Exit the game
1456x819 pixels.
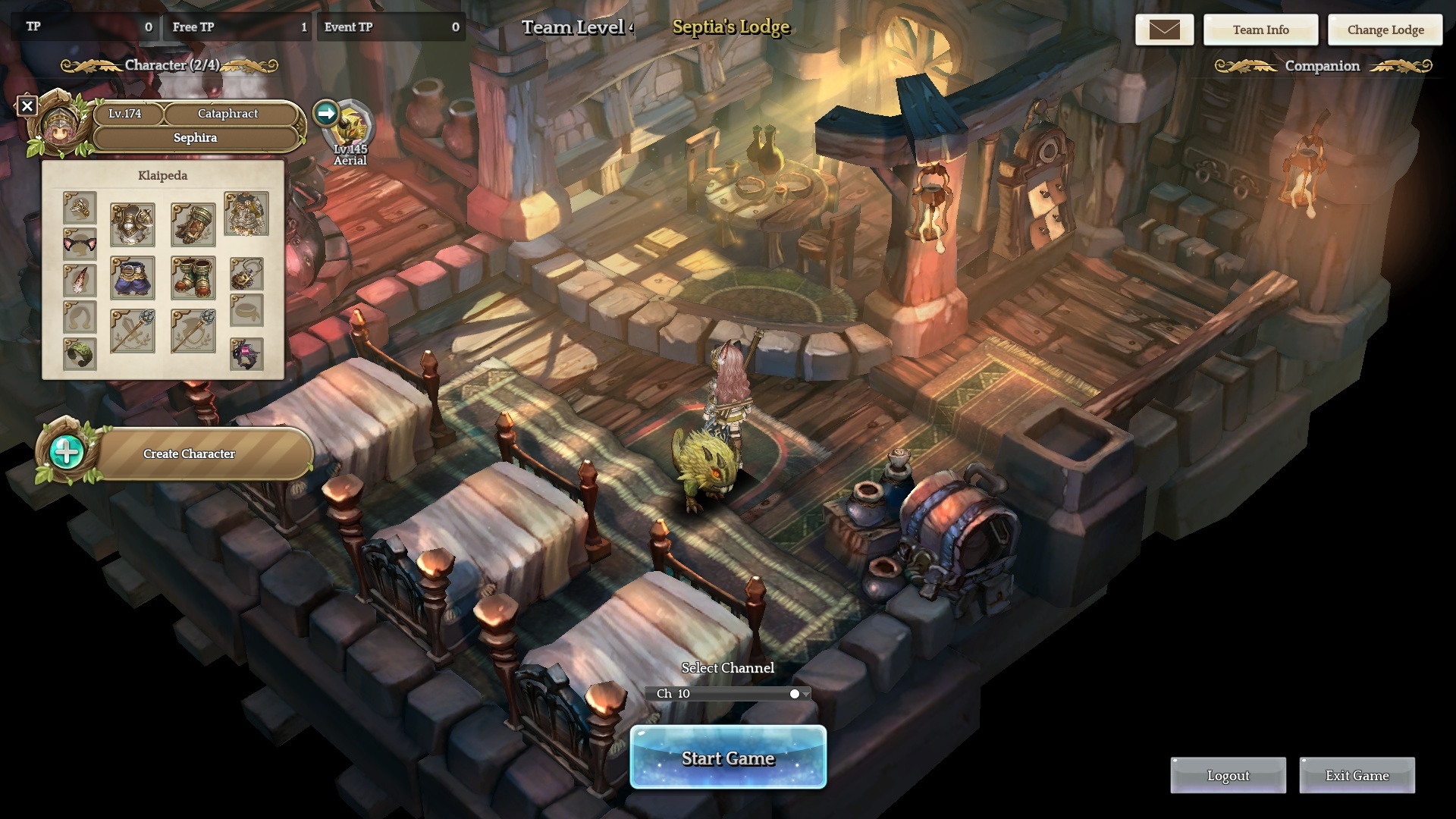[1357, 776]
